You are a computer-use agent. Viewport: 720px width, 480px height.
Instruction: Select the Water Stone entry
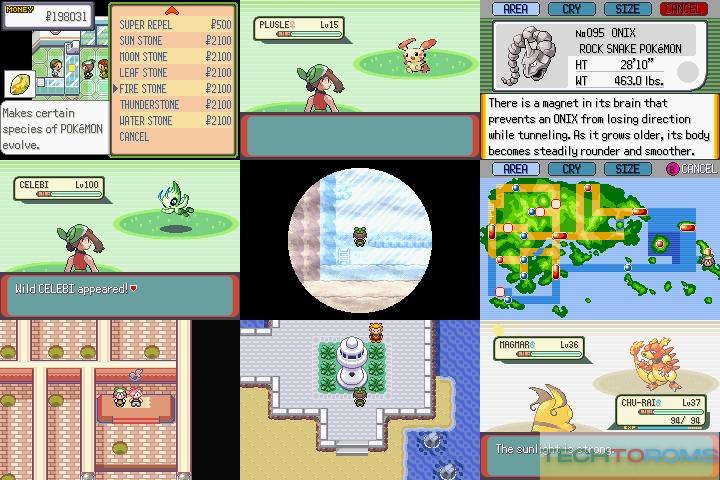[x=146, y=121]
